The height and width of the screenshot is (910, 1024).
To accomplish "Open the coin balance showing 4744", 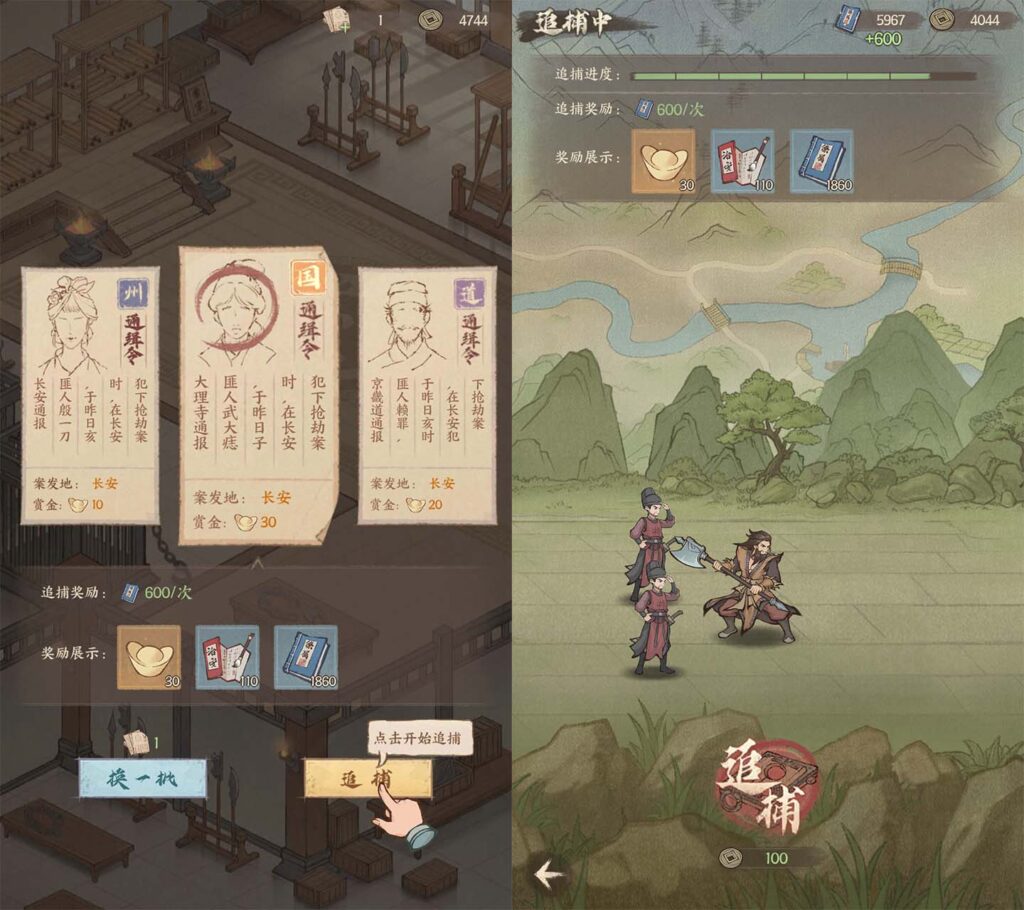I will (x=453, y=19).
